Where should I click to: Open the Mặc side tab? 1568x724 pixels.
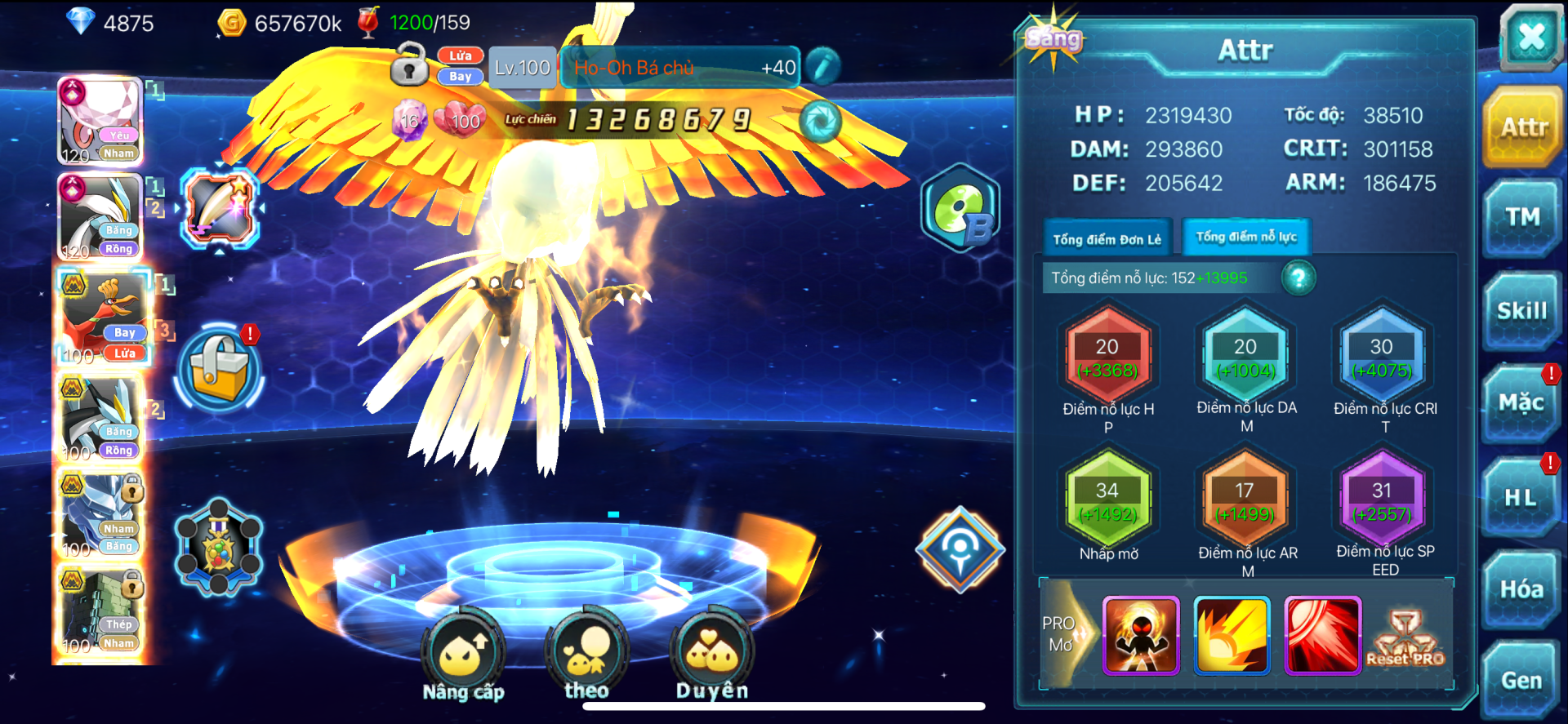[1520, 404]
